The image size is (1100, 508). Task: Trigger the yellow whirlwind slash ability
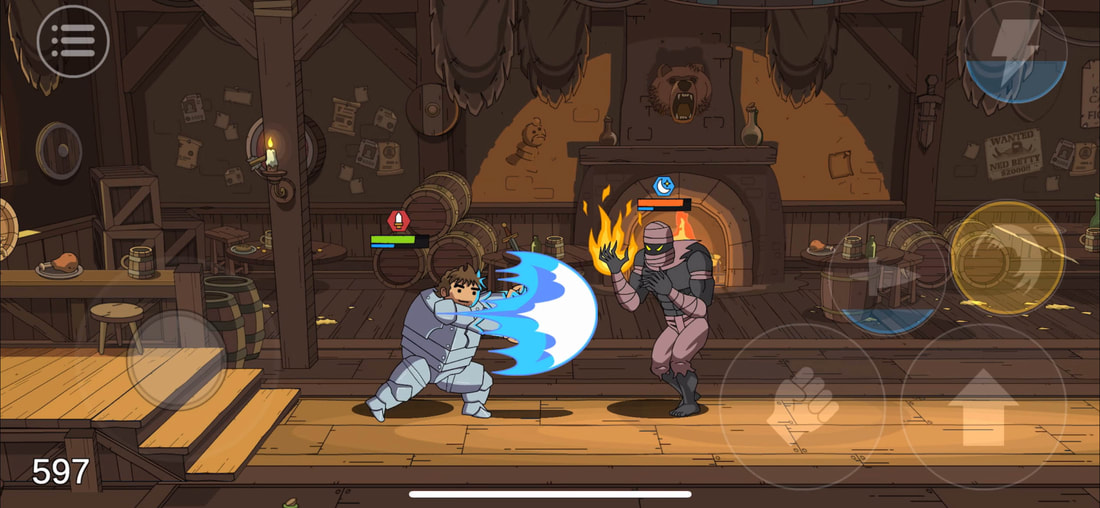pyautogui.click(x=1007, y=258)
